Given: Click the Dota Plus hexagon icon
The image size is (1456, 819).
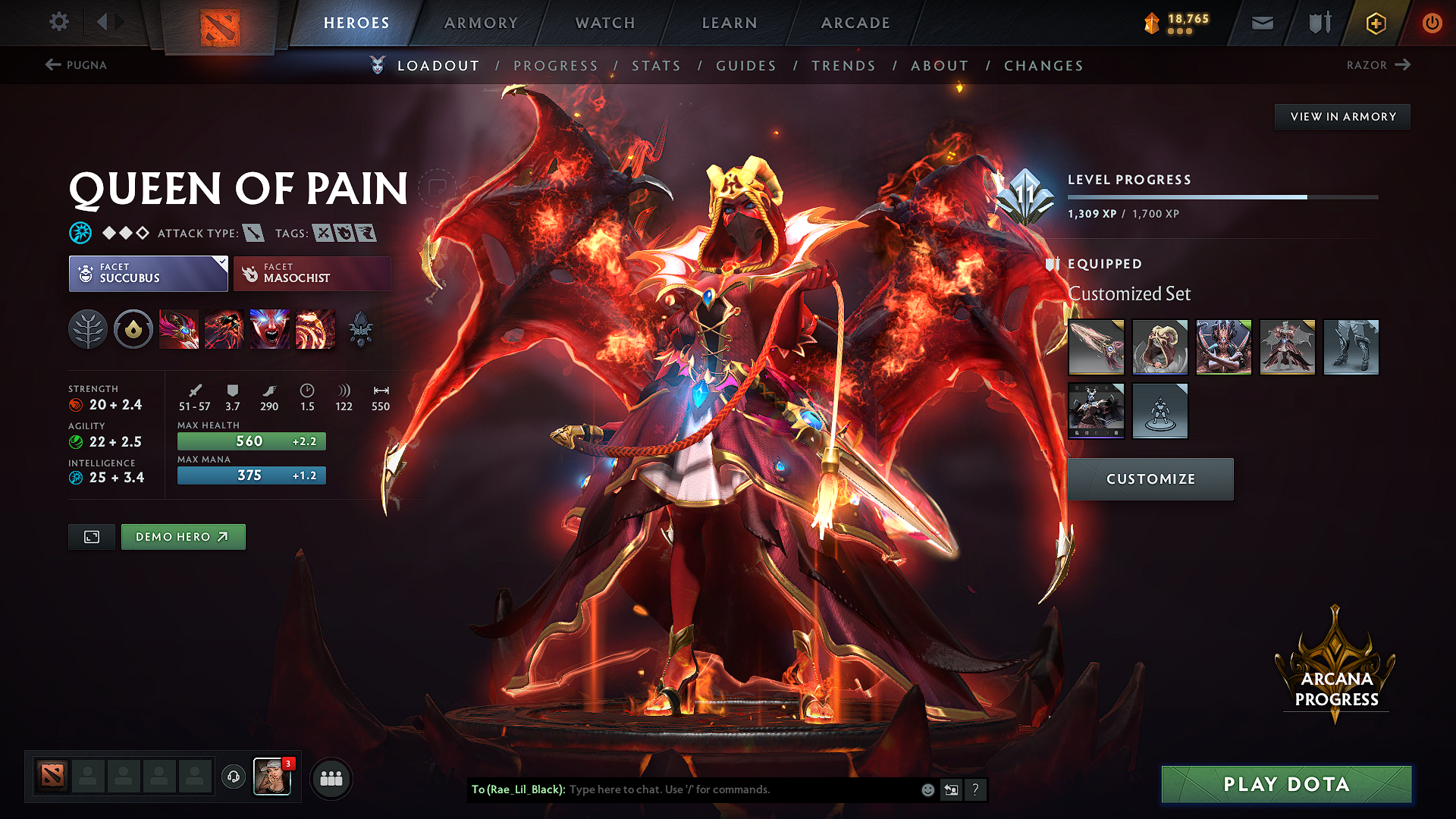Looking at the screenshot, I should click(x=1375, y=23).
